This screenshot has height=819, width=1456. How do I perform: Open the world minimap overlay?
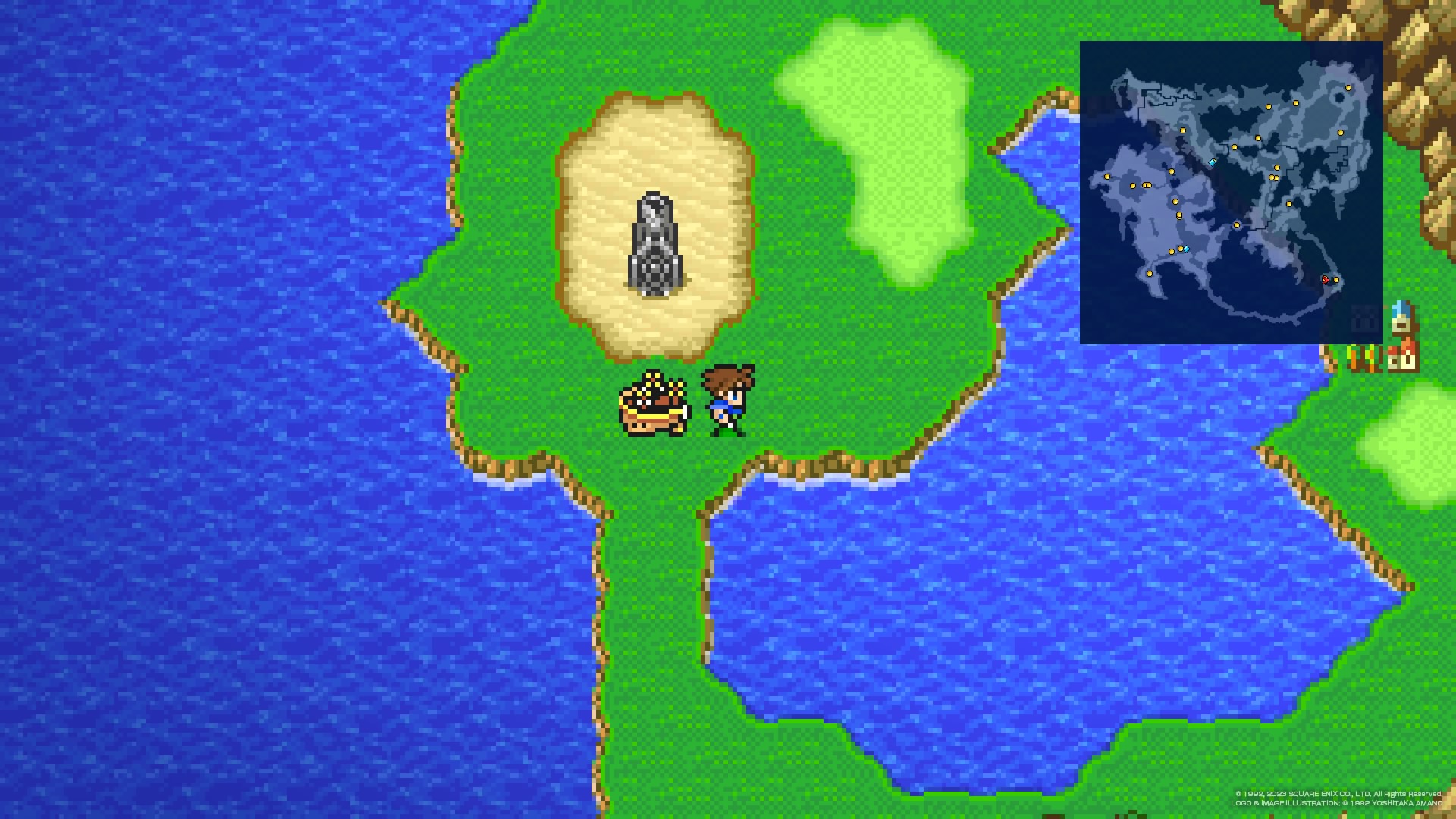click(1230, 193)
